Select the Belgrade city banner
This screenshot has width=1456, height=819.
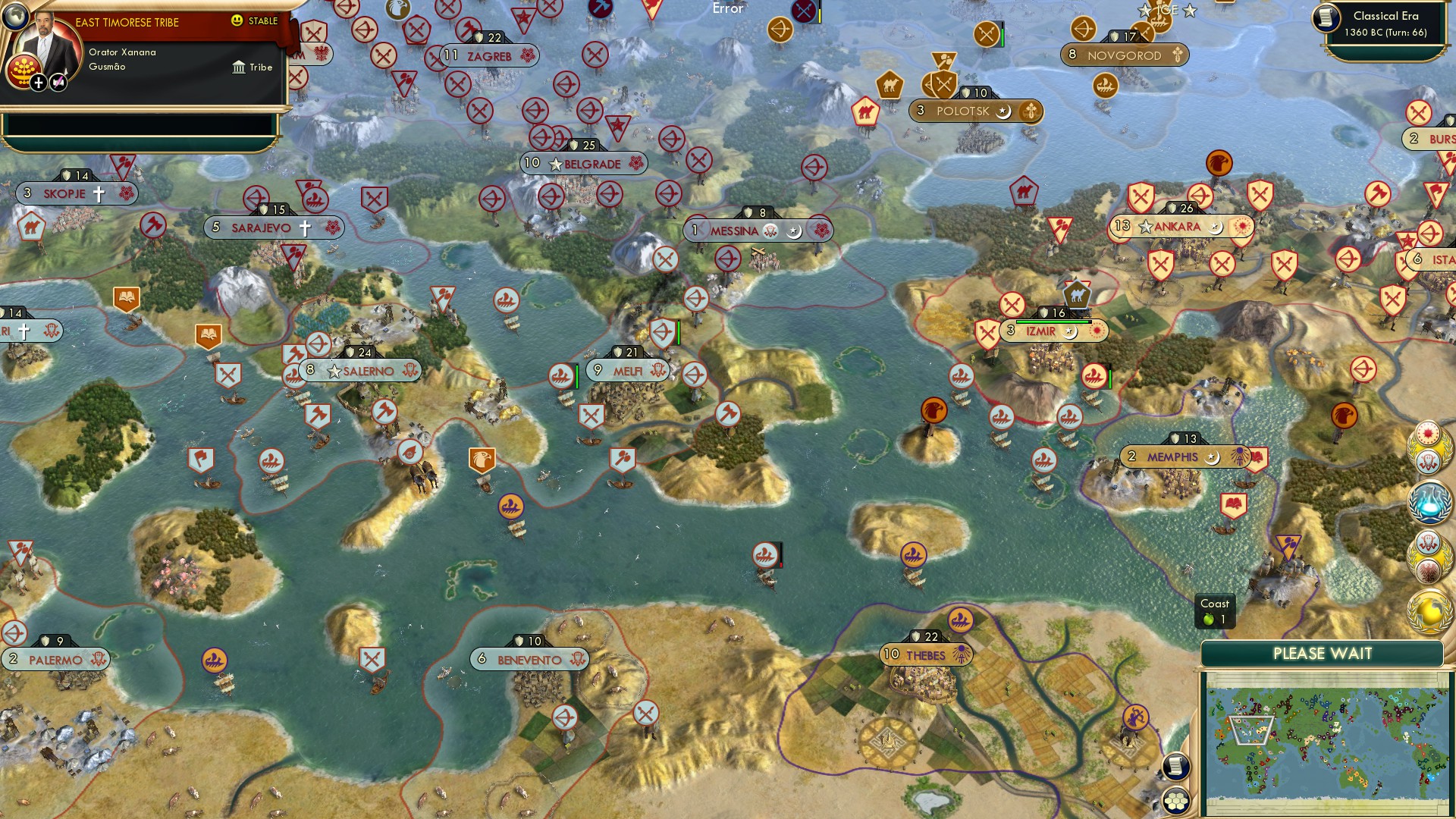[x=582, y=164]
